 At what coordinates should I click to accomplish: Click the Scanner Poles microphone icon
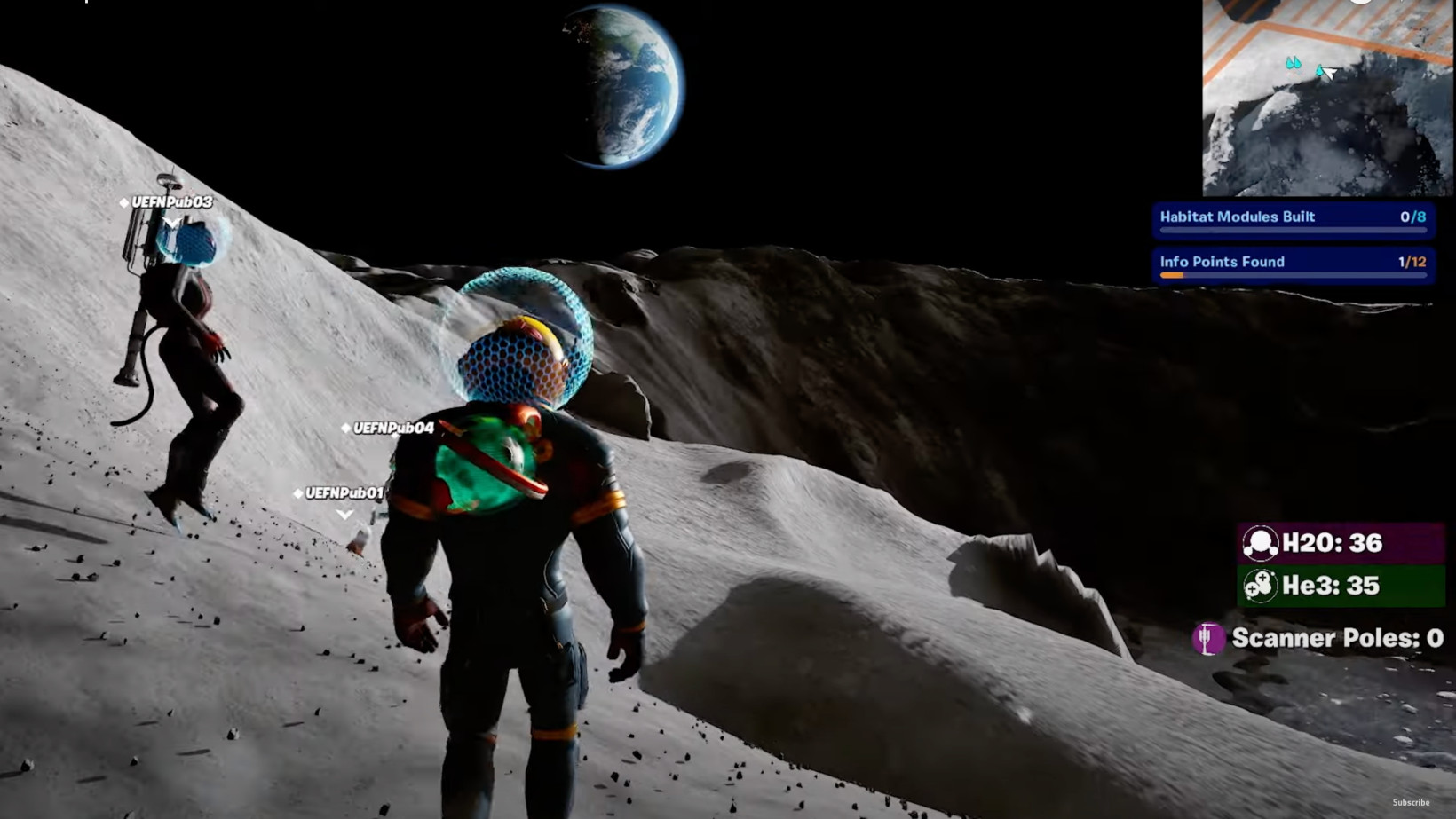coord(1210,638)
